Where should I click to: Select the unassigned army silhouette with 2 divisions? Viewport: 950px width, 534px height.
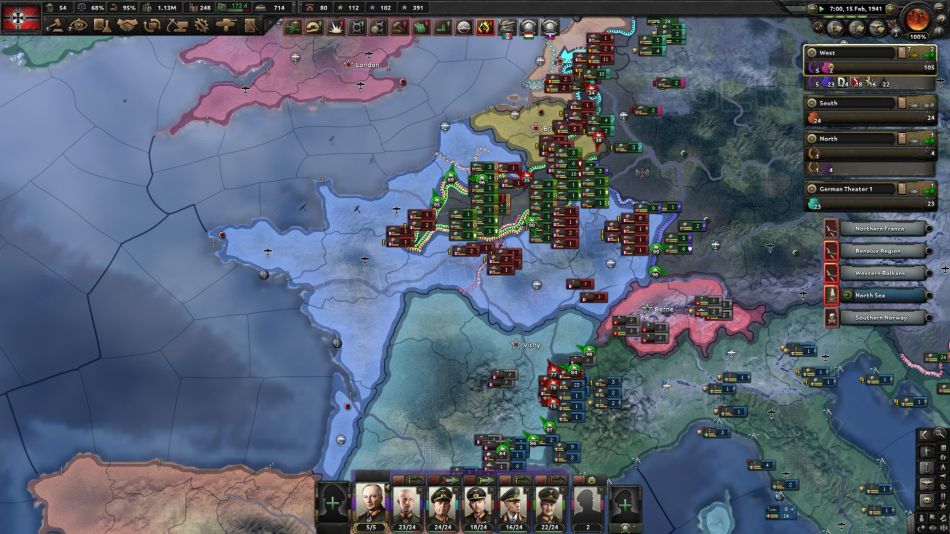[589, 500]
